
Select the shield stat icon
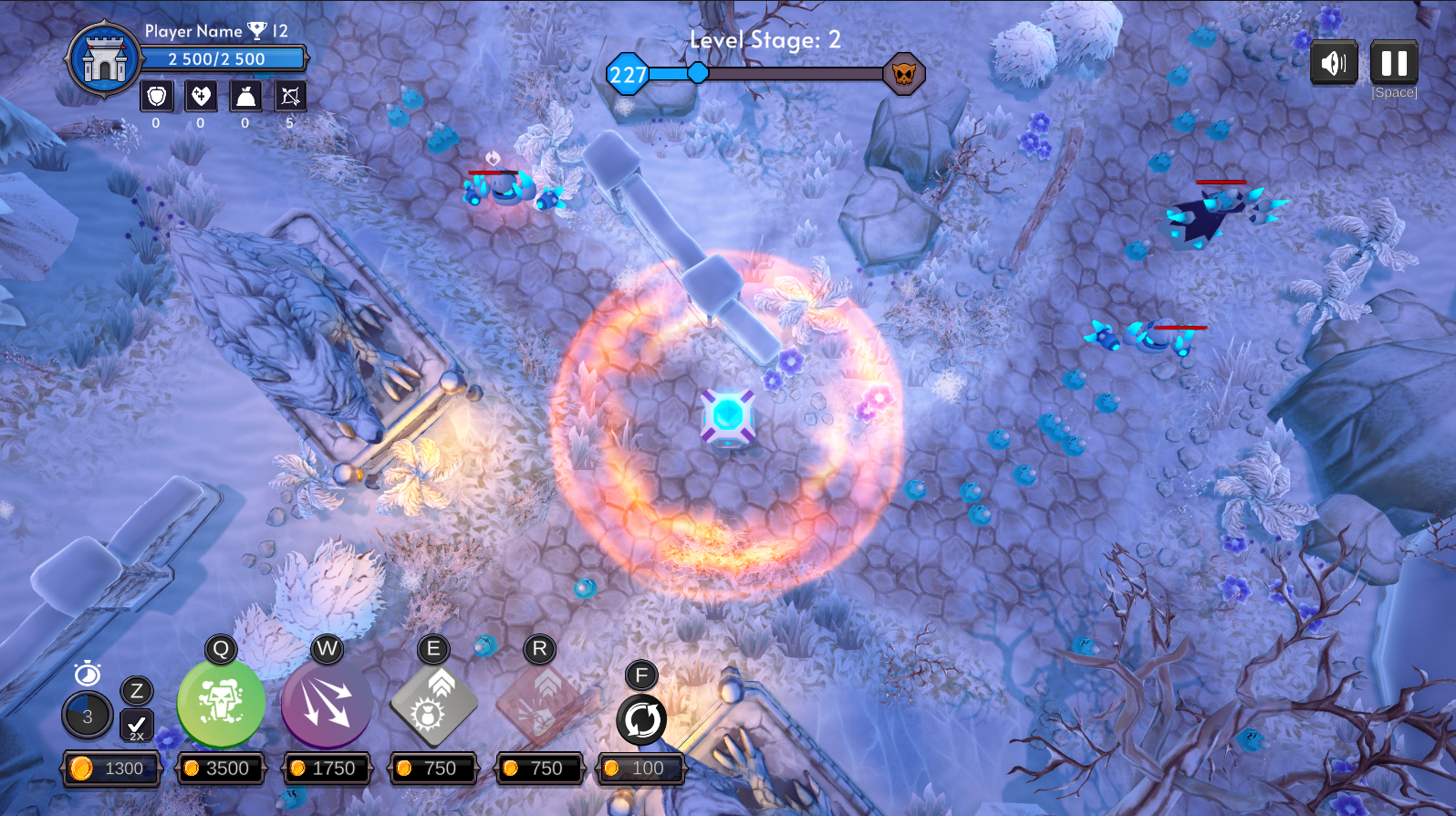[x=156, y=96]
